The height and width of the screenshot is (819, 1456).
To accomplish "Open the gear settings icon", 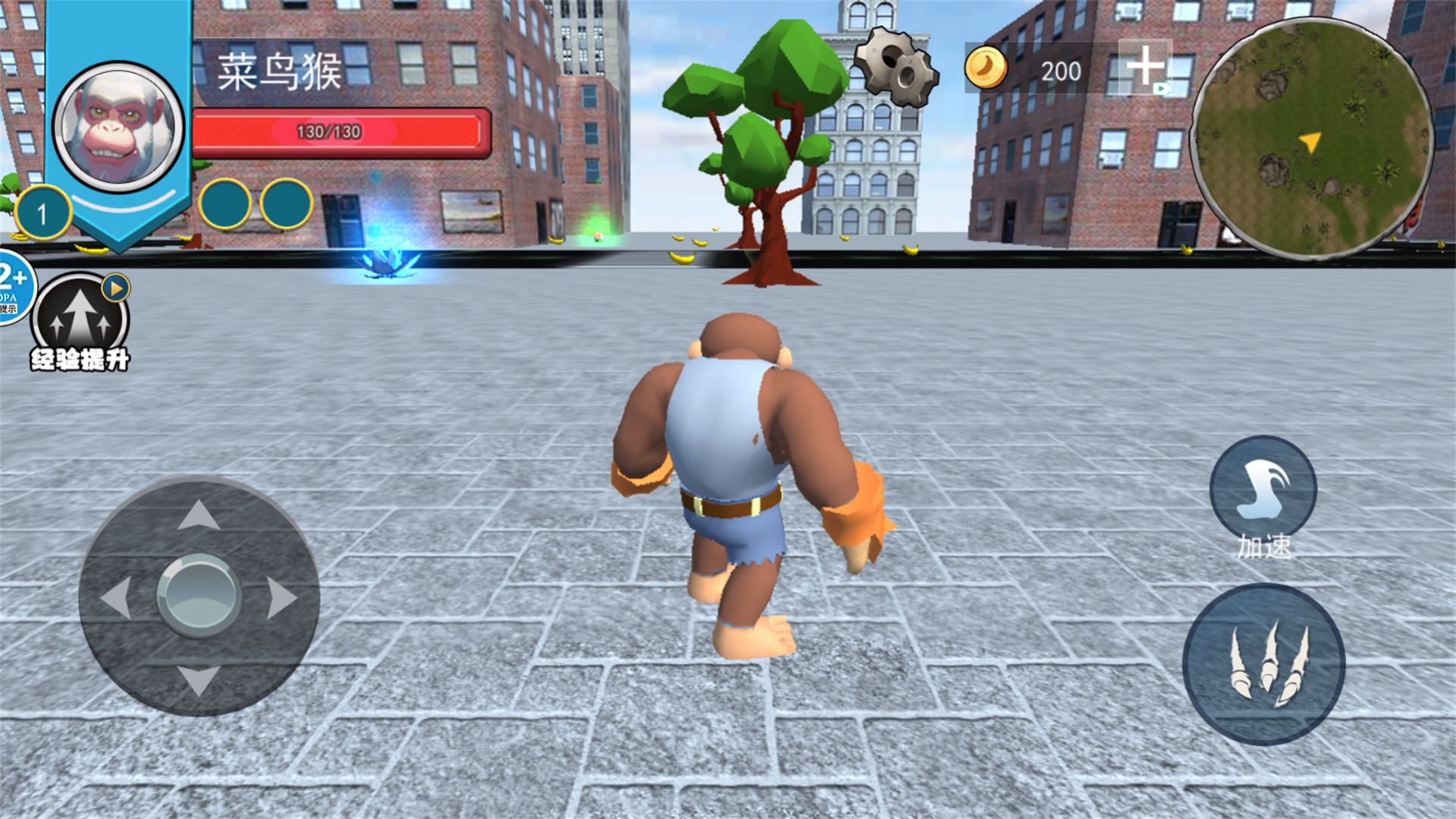I will pos(896,67).
